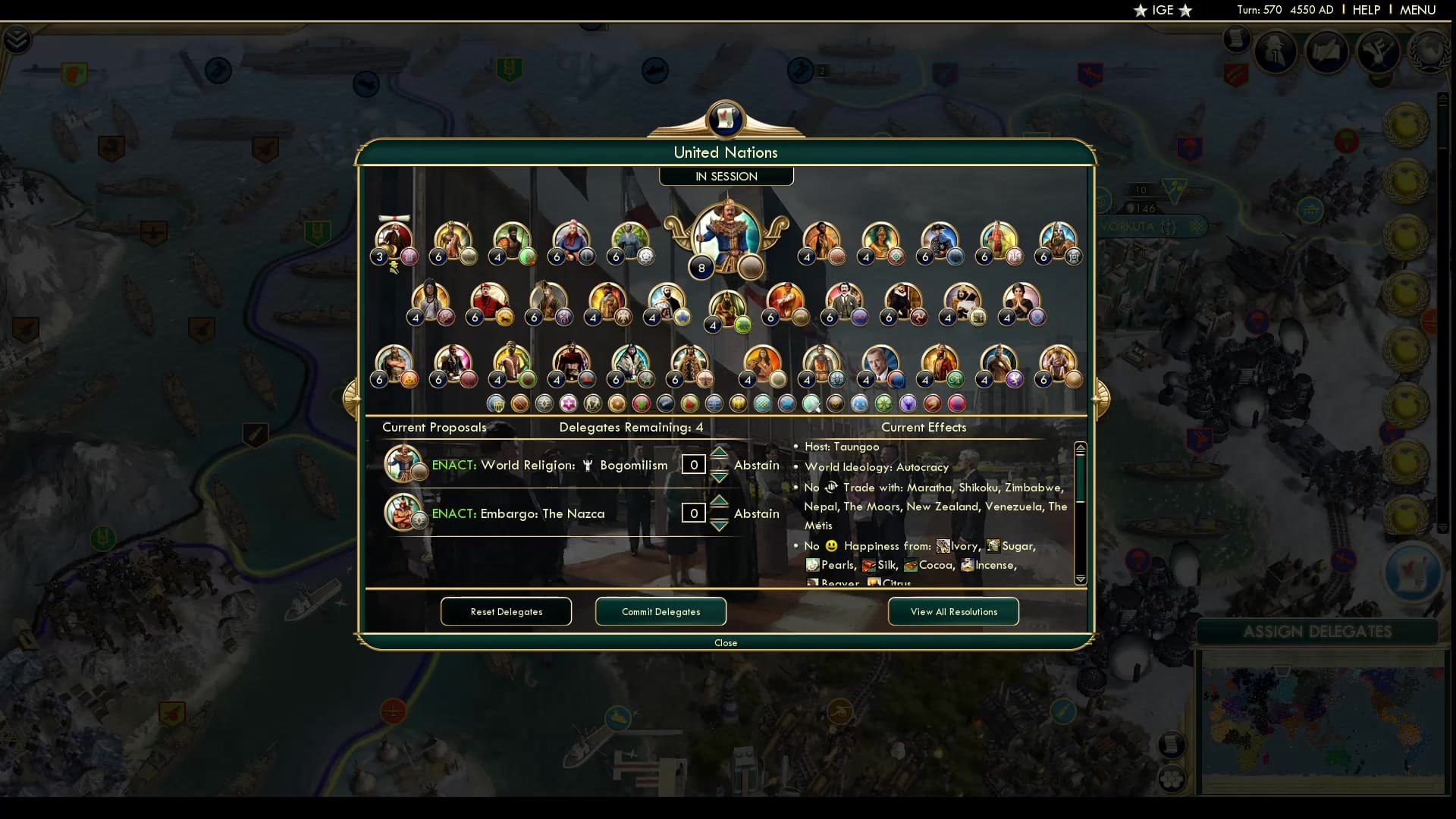This screenshot has height=819, width=1456.
Task: Open the MENU at top right
Action: point(1417,10)
